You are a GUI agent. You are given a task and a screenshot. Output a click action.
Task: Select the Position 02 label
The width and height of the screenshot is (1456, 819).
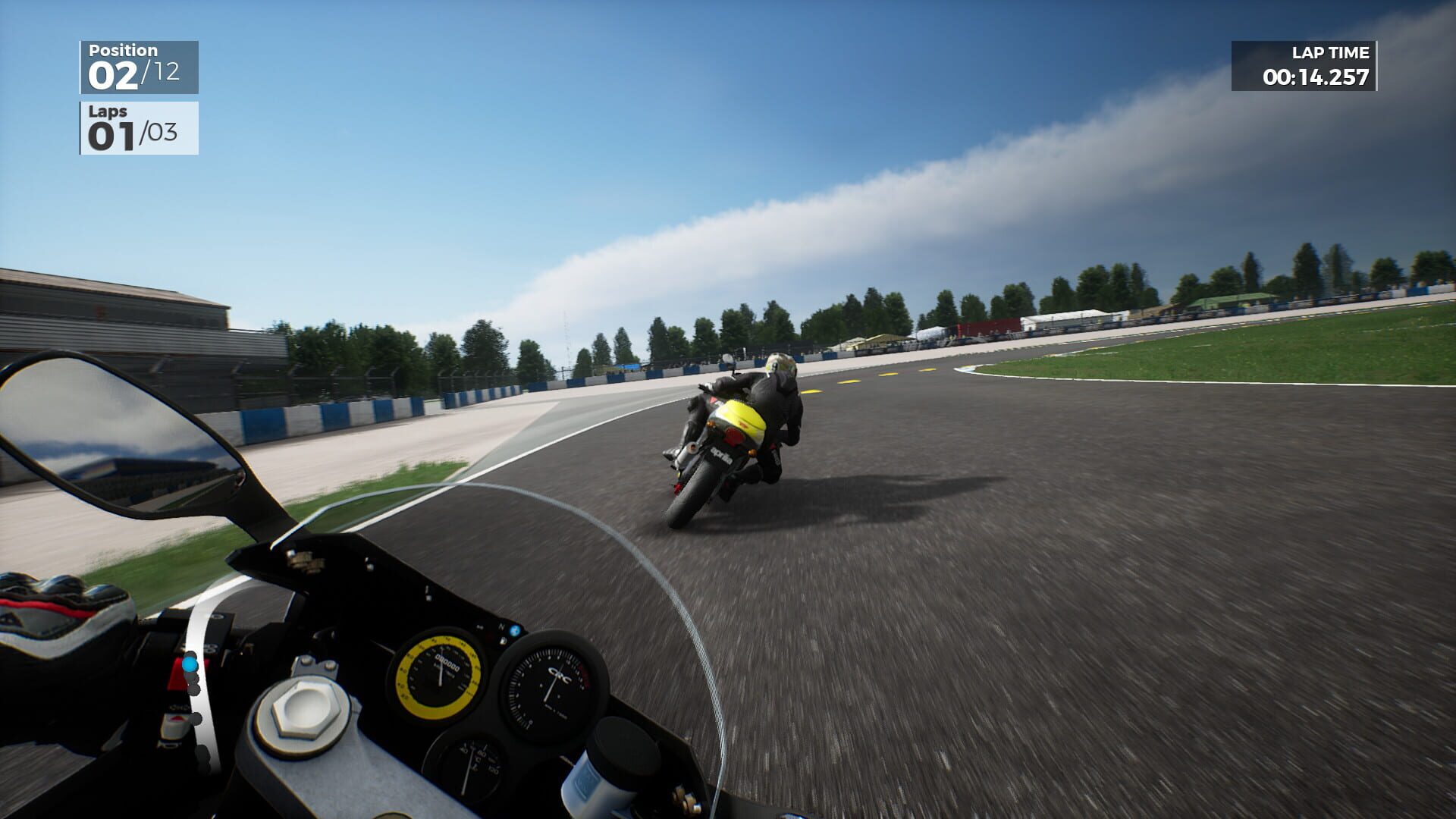pos(114,72)
